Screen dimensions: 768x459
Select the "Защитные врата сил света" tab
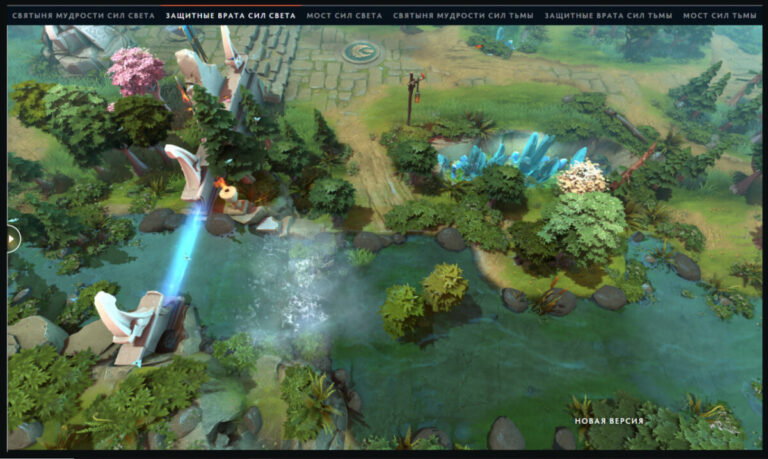(230, 16)
